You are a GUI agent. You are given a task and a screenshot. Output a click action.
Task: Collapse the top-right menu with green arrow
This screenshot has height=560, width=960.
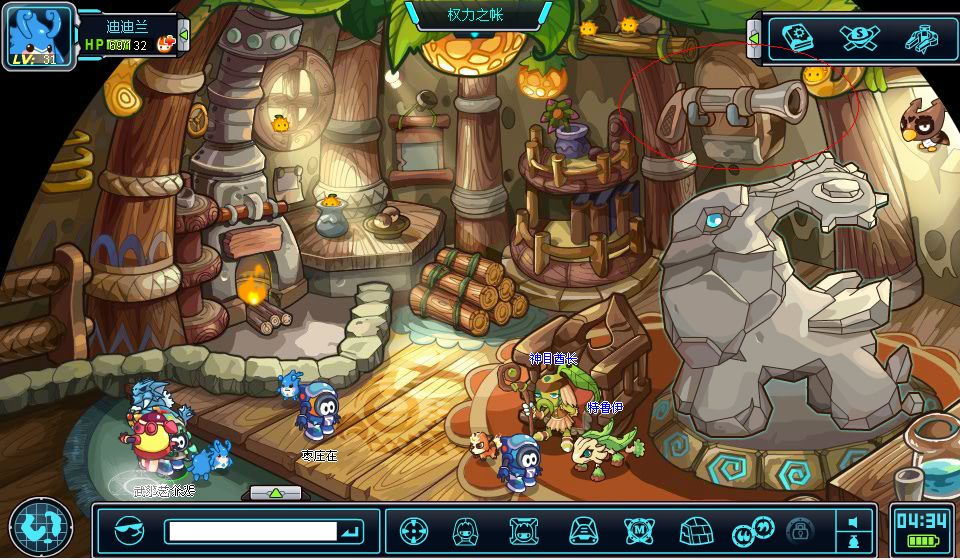point(754,38)
